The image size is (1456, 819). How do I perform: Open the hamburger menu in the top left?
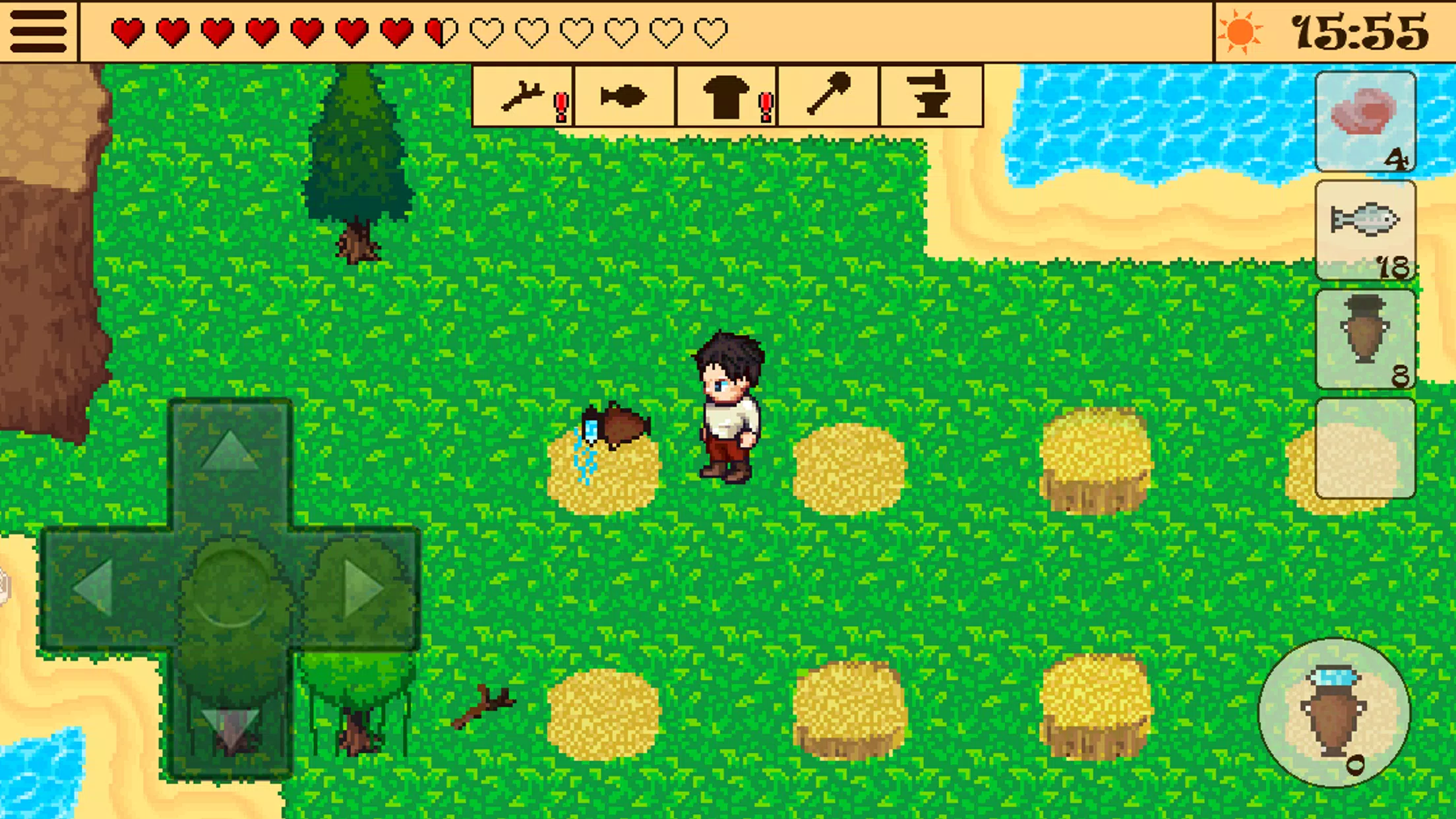click(38, 30)
